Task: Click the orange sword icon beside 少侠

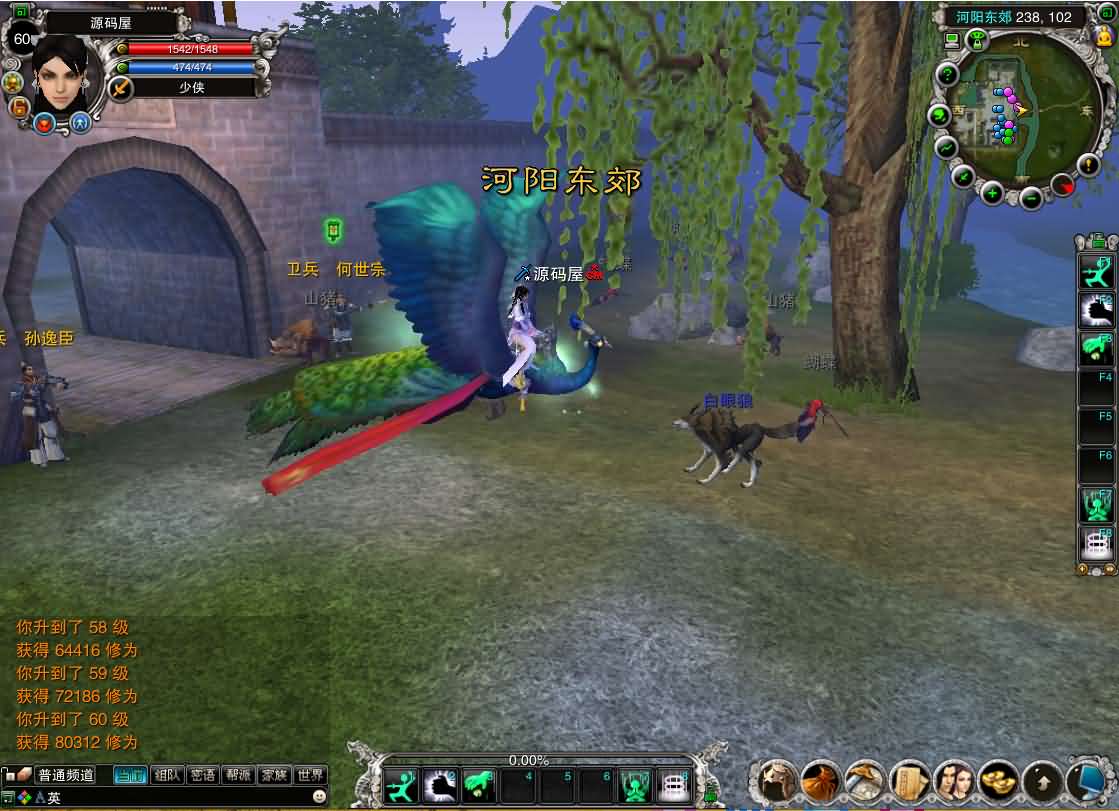Action: [x=120, y=88]
